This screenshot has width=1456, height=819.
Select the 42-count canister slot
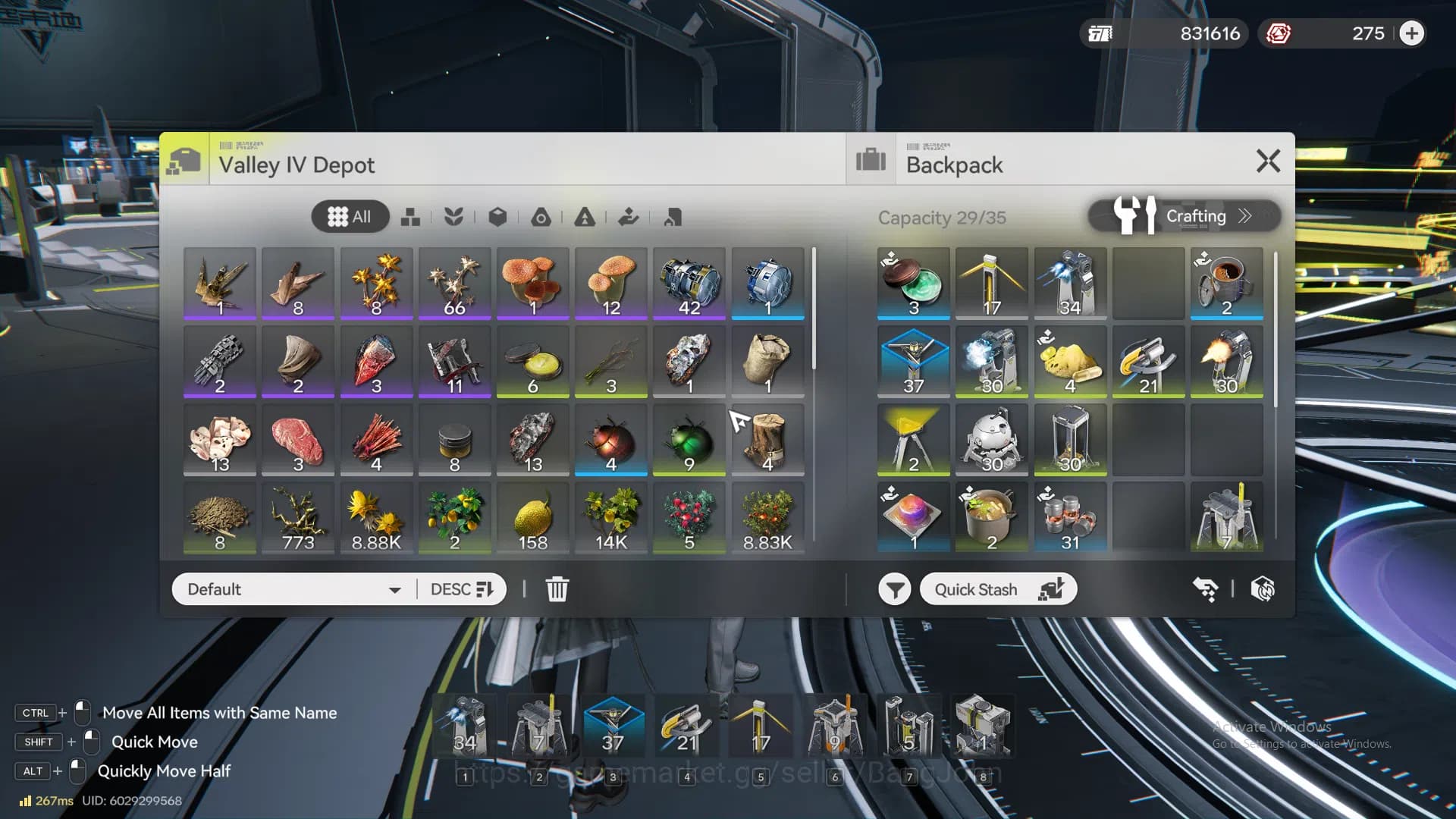coord(689,284)
